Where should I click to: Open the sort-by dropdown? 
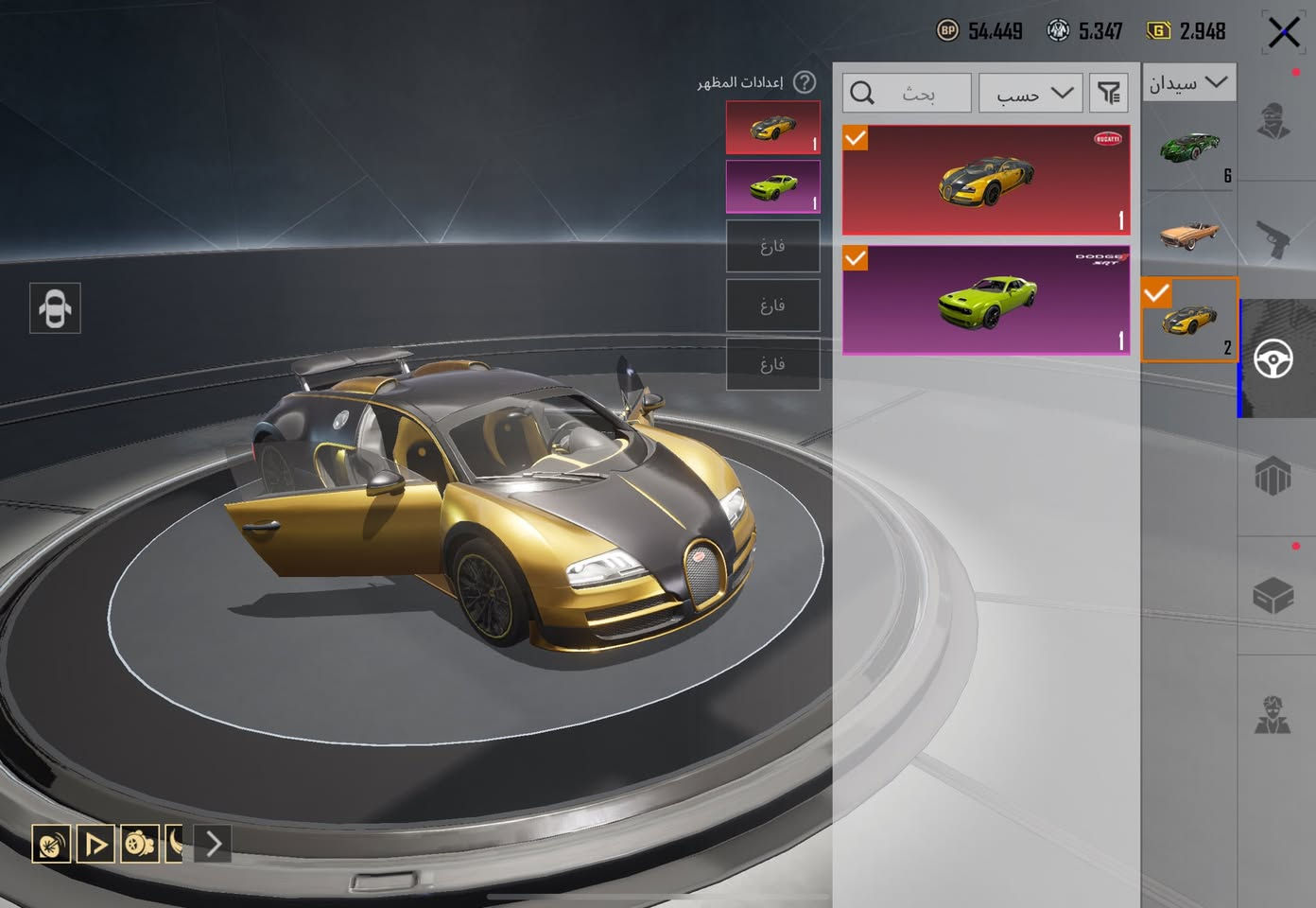tap(1030, 94)
